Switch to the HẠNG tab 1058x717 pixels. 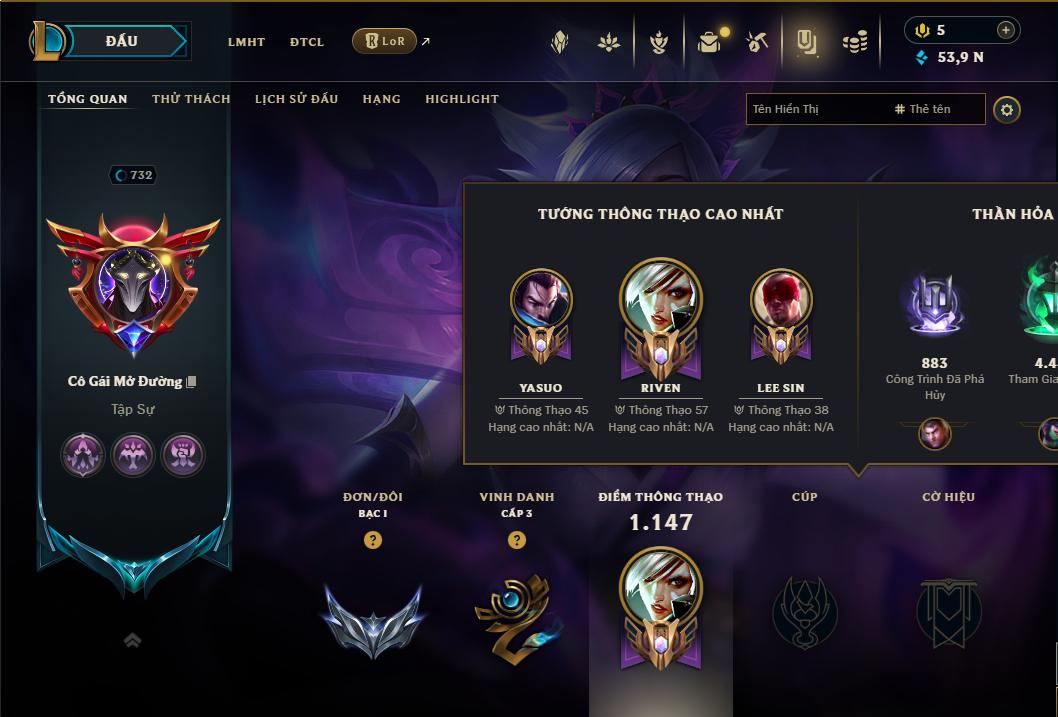coord(381,99)
